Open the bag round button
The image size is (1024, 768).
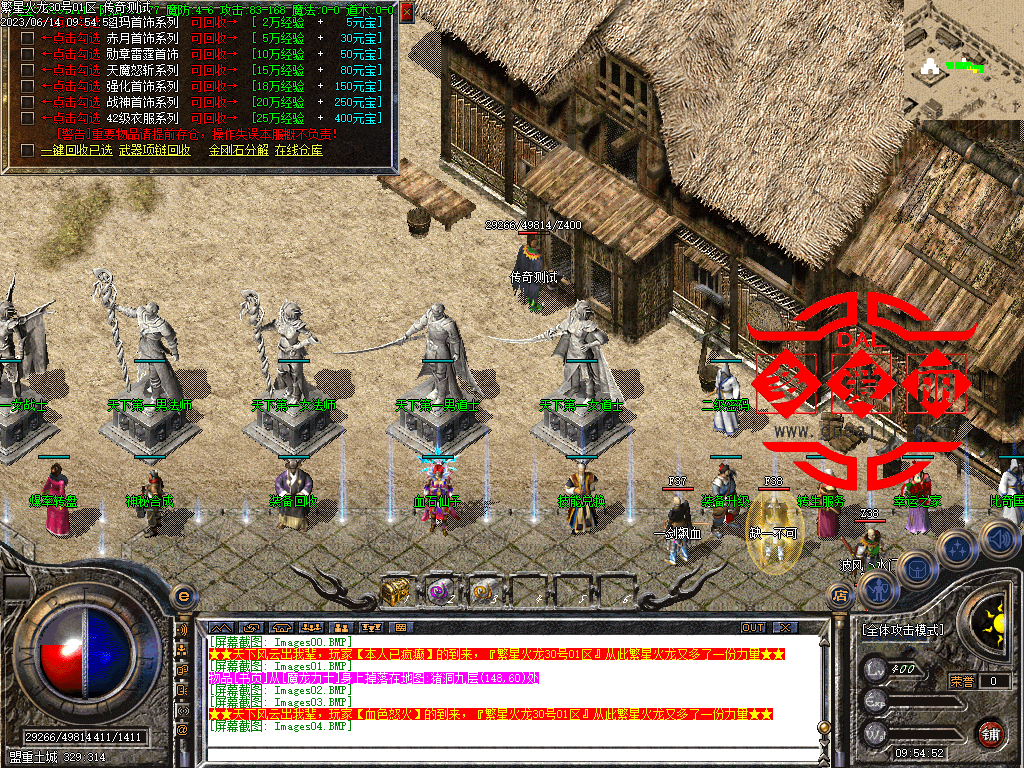coord(917,568)
